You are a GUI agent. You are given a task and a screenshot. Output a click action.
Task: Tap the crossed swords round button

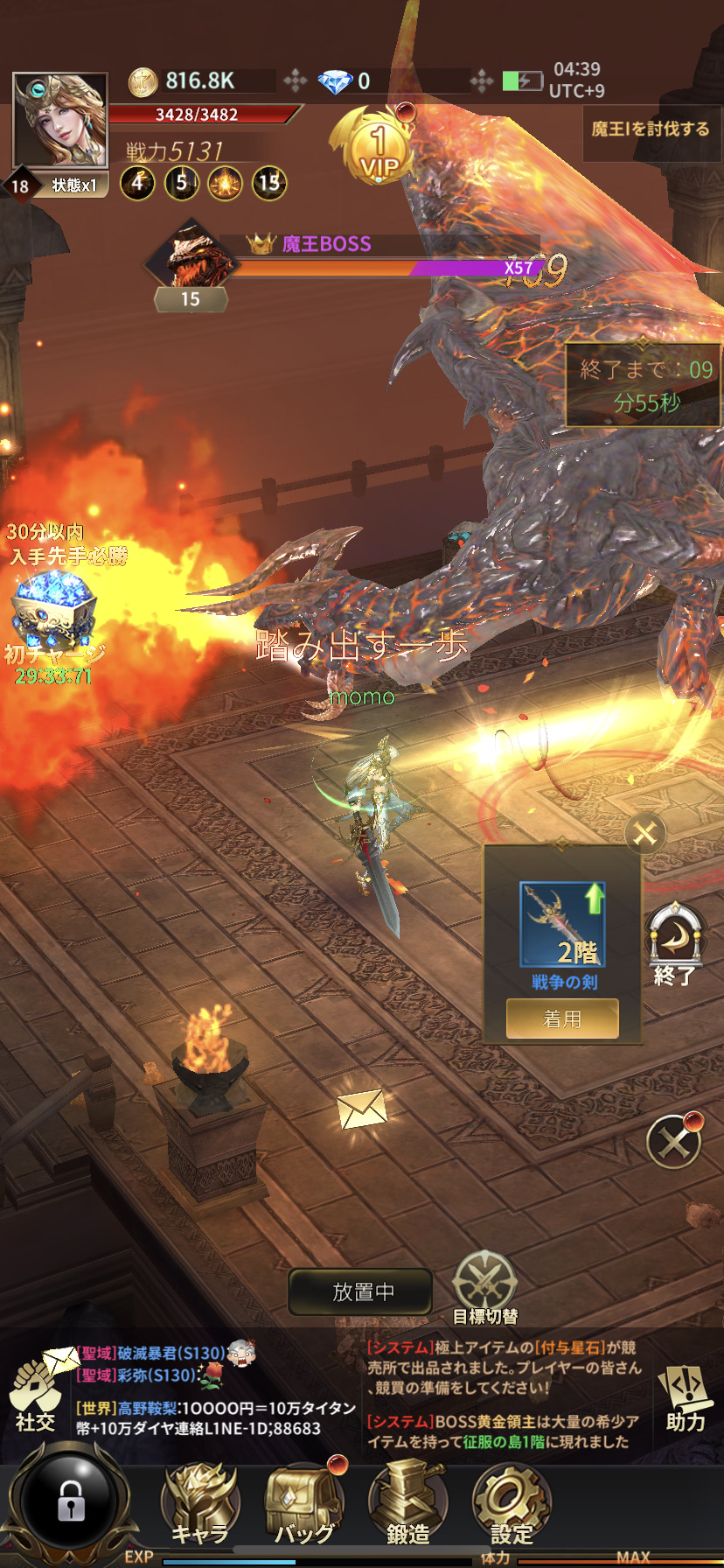tap(672, 1142)
